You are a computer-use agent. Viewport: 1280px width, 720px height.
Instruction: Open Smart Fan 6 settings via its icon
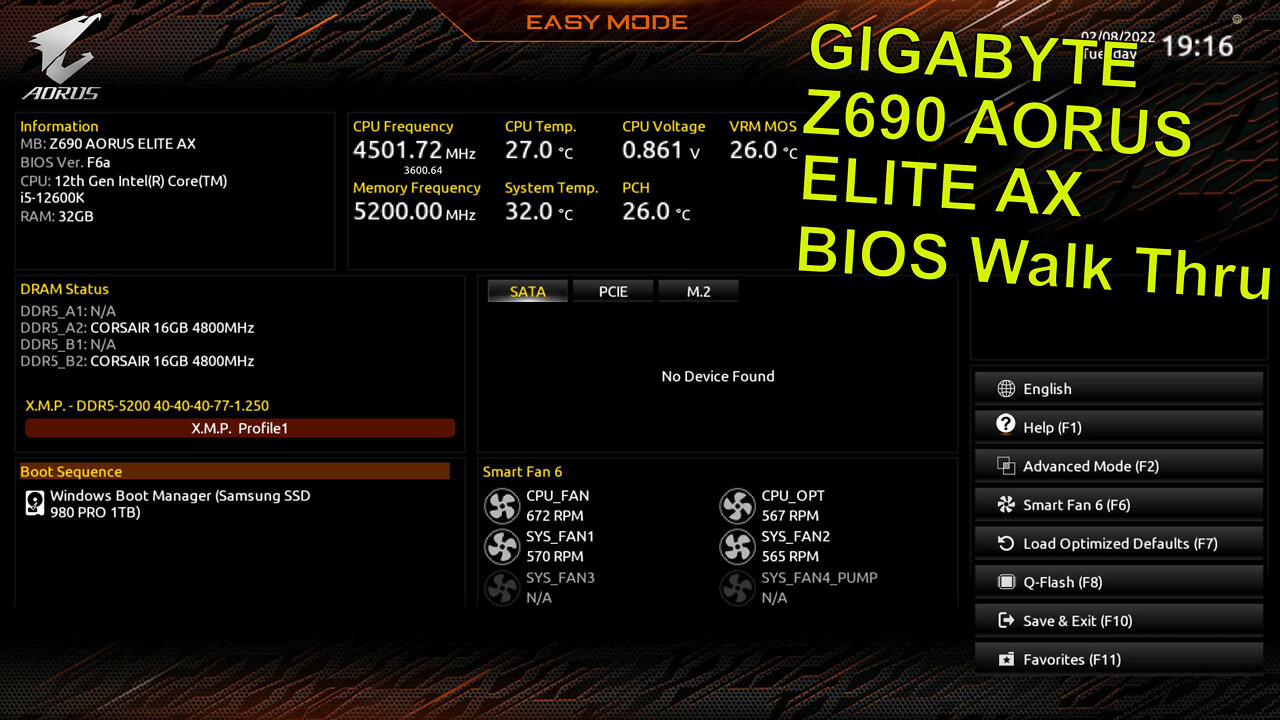(x=1005, y=504)
